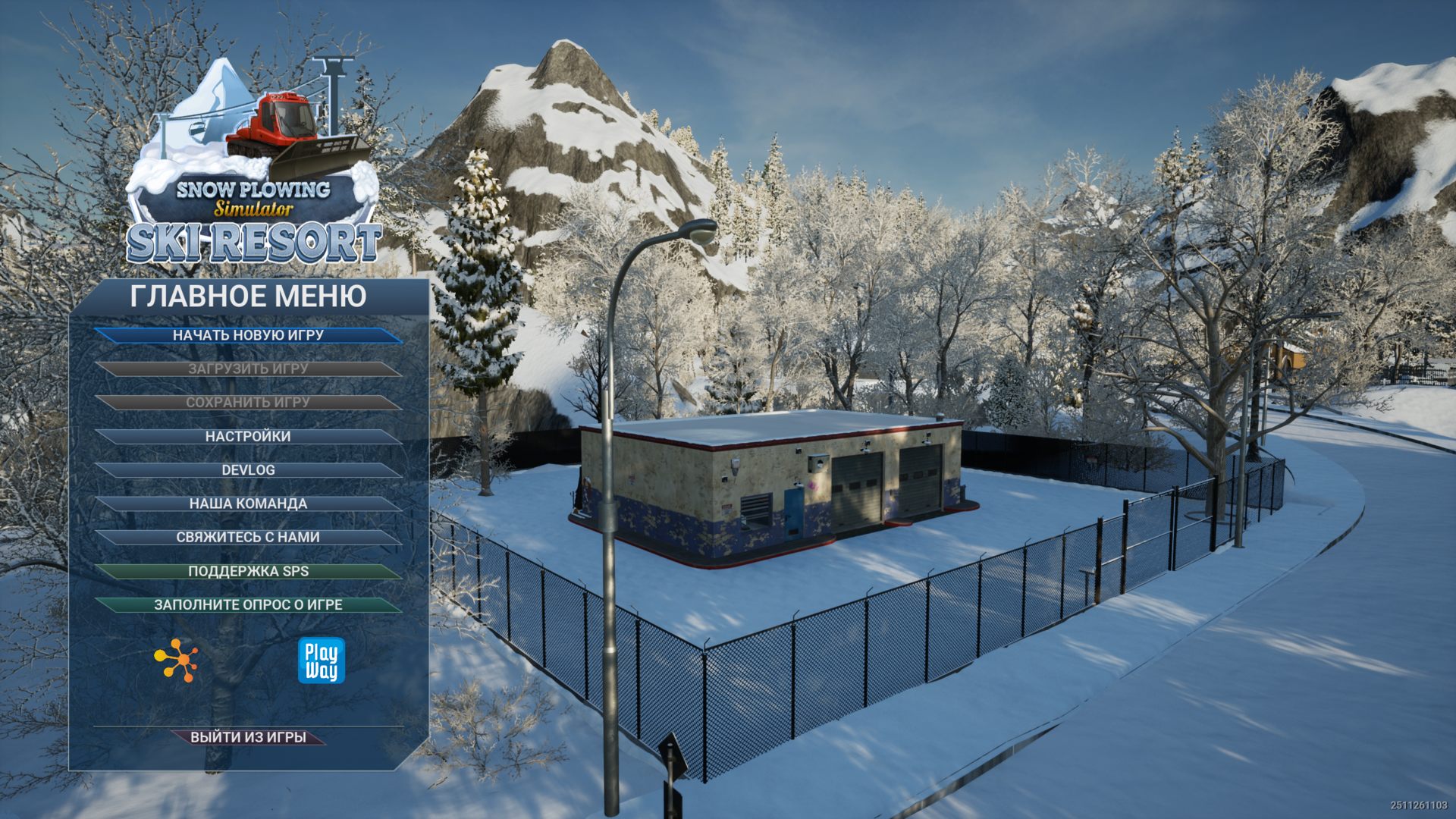Choose ЗАГРУЗИТЬ ИГРУ to load a game
The height and width of the screenshot is (819, 1456).
click(x=248, y=369)
